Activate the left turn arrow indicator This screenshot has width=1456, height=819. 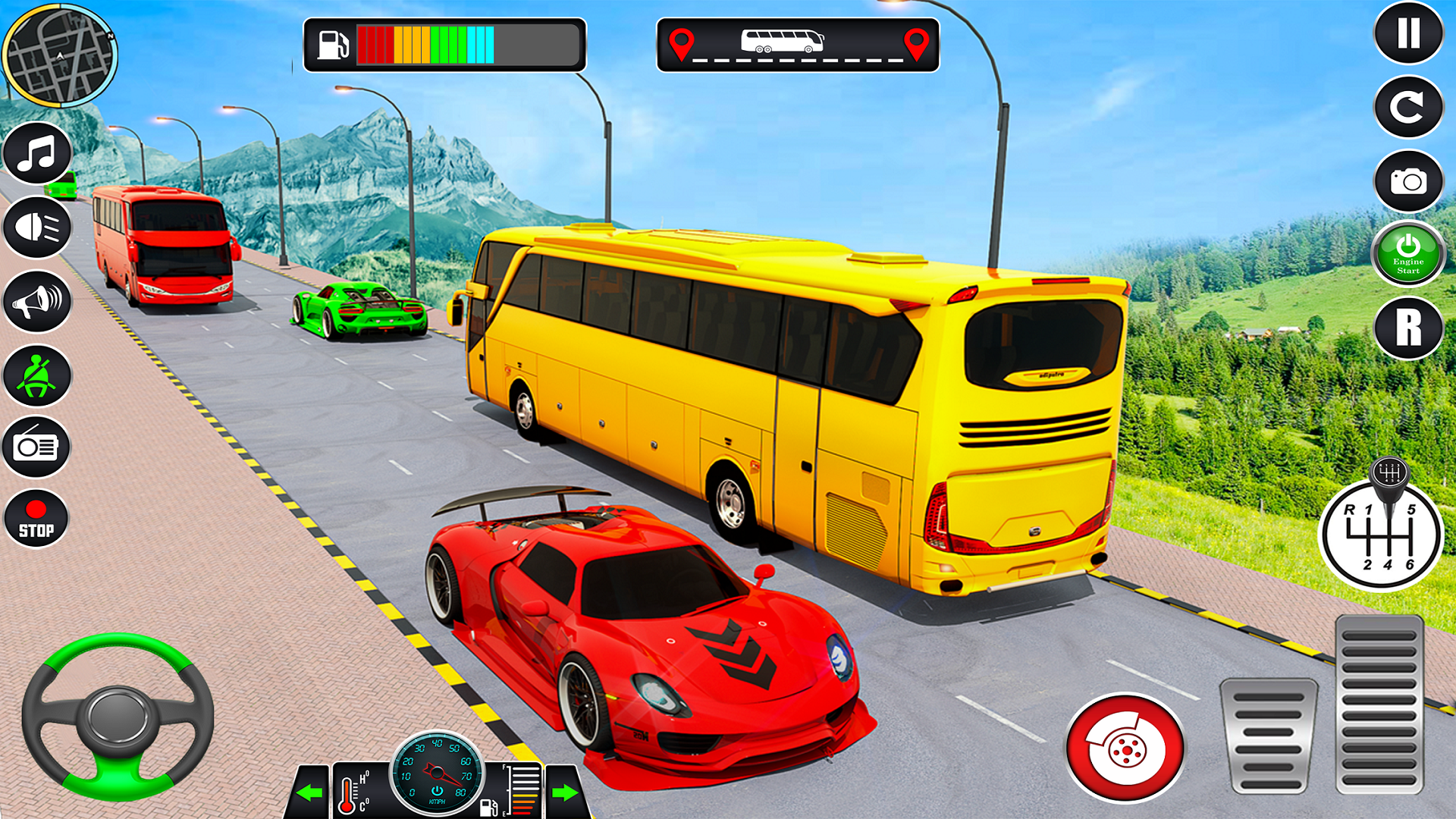309,793
